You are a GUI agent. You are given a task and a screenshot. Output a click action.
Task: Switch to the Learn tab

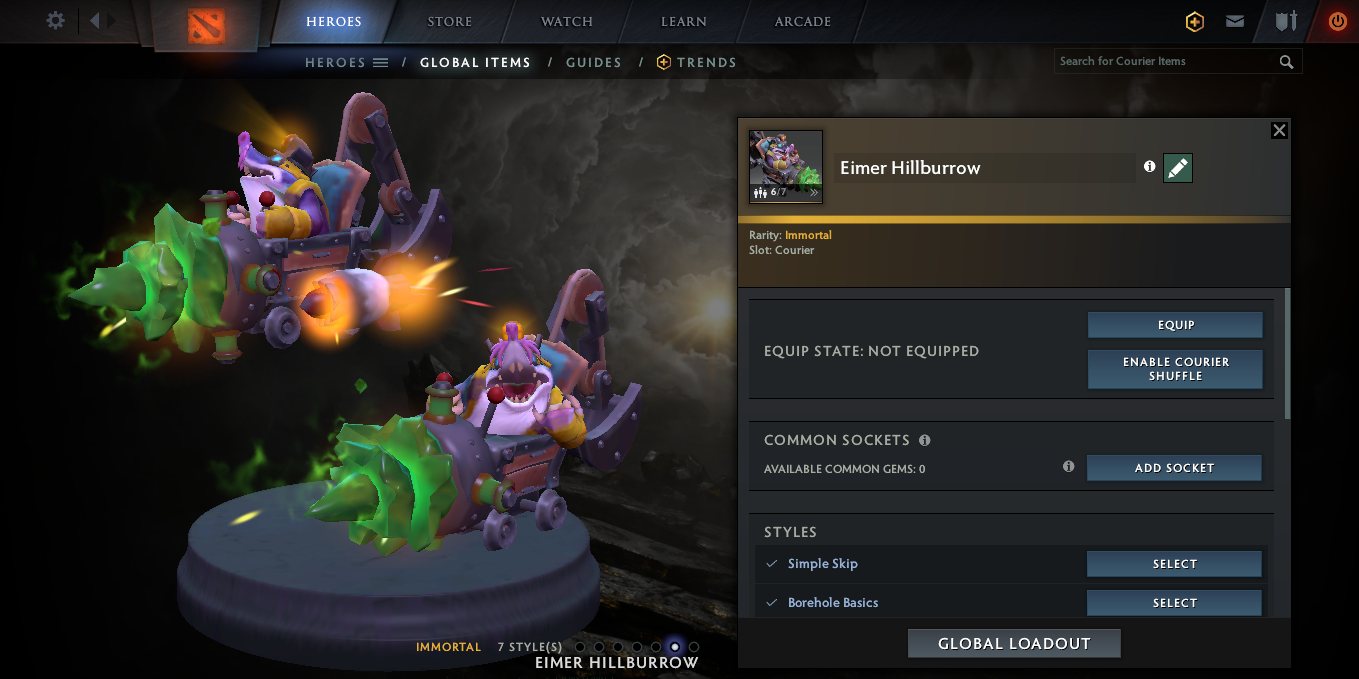tap(684, 22)
